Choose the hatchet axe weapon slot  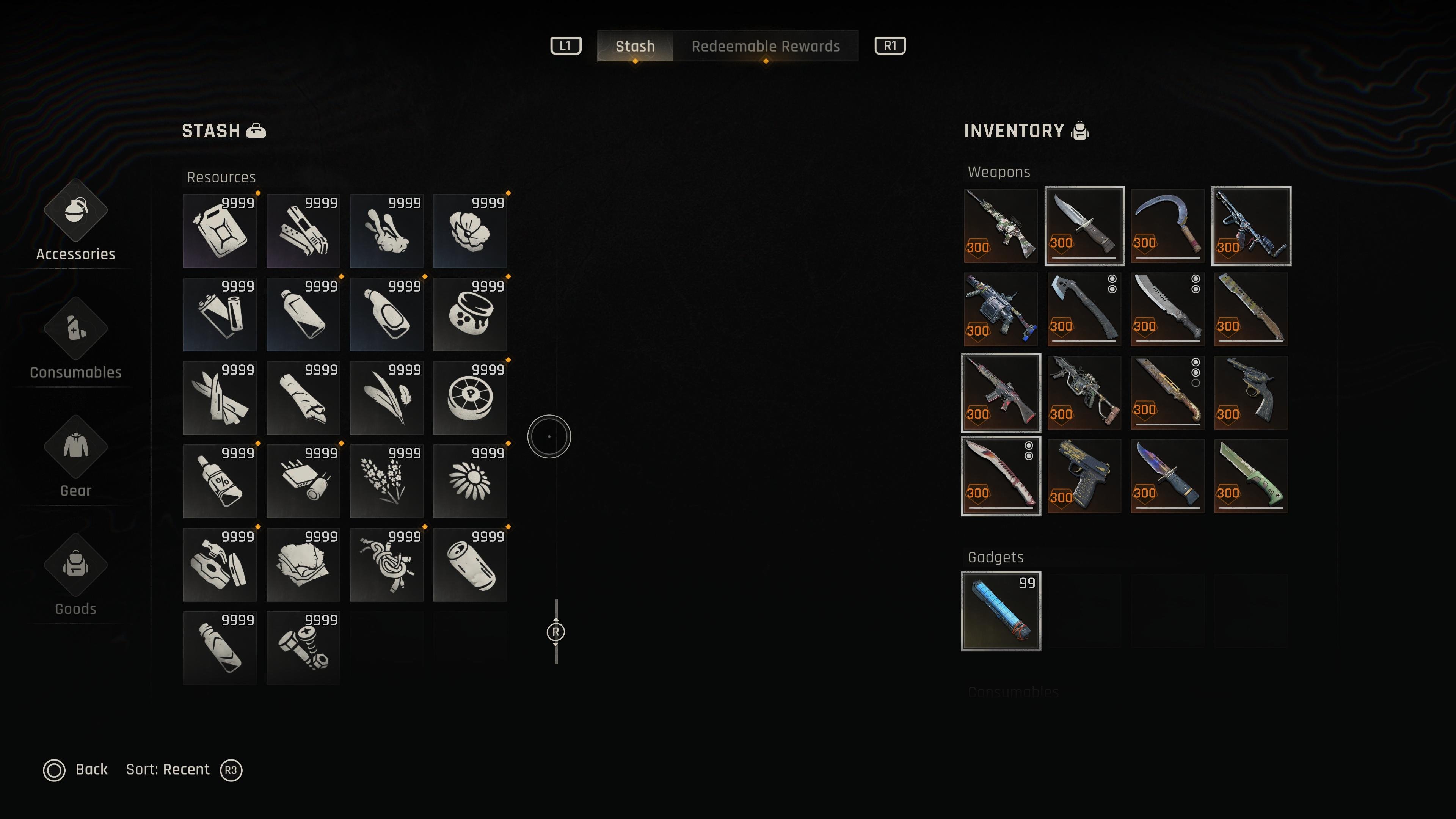click(1084, 309)
